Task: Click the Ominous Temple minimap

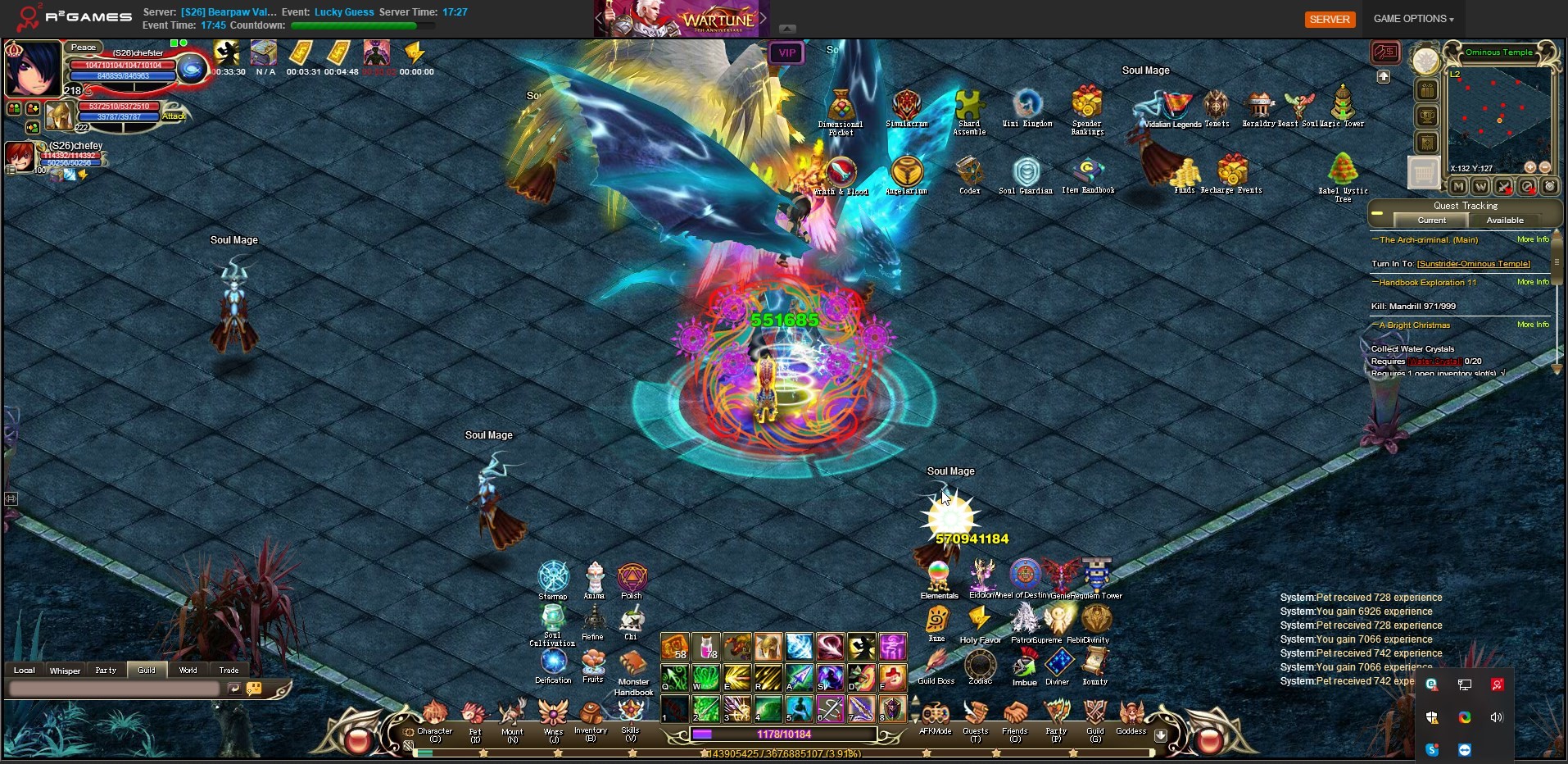Action: [1498, 116]
